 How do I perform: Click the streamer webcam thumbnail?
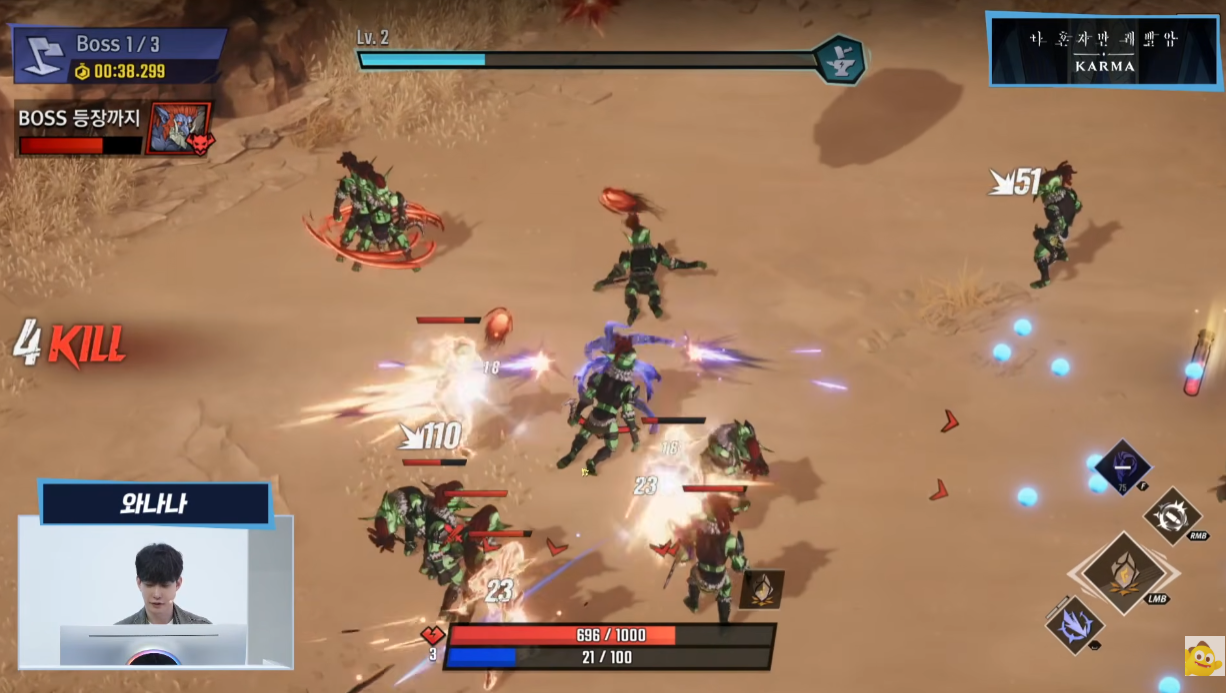155,591
